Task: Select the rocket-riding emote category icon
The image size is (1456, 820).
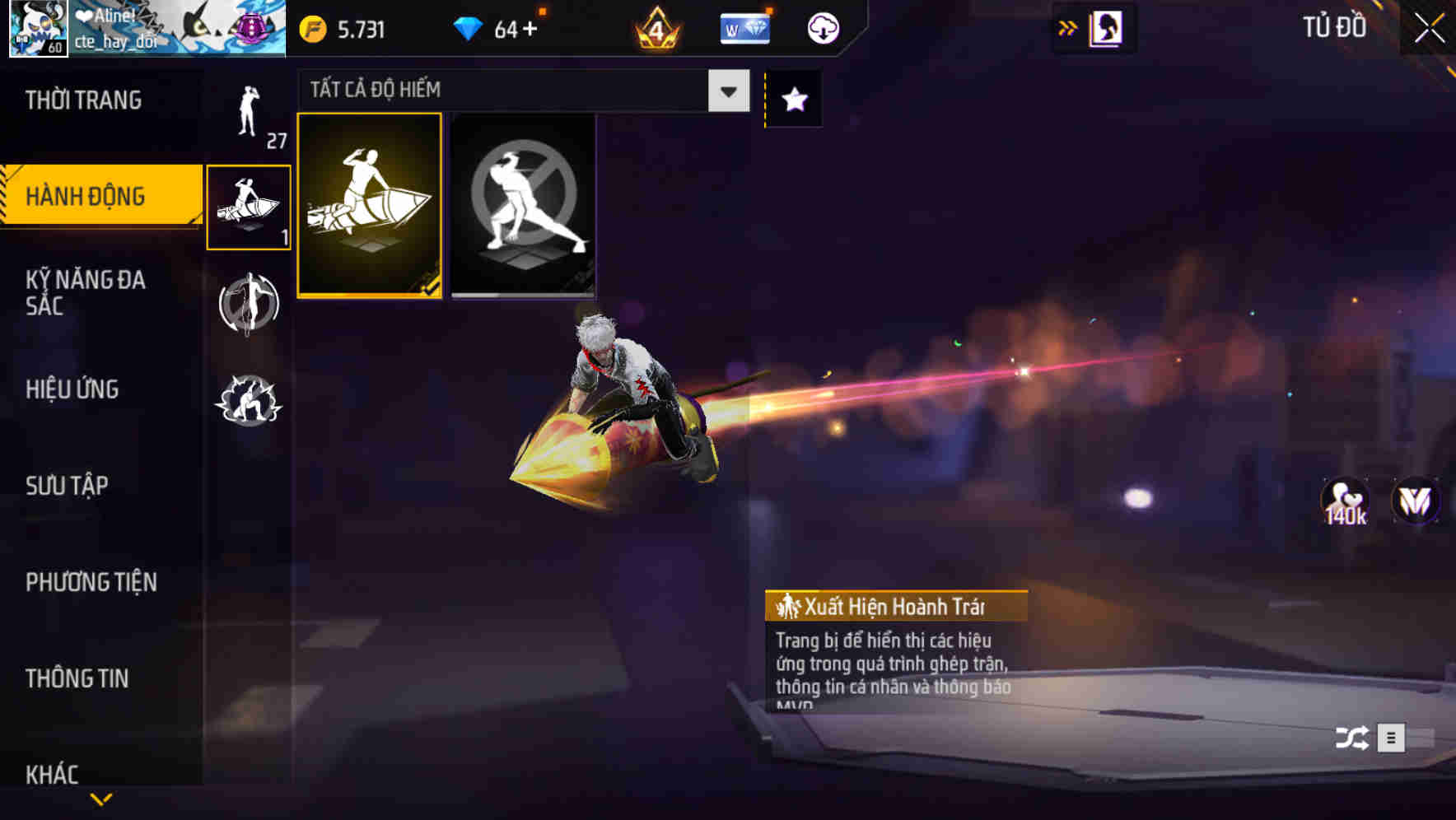Action: pos(249,204)
